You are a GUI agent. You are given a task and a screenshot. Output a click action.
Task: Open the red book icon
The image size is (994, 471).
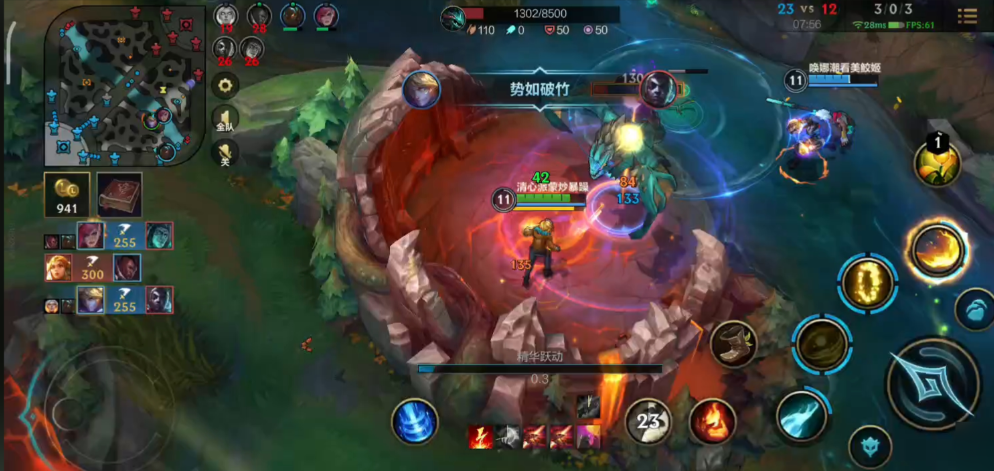click(118, 193)
